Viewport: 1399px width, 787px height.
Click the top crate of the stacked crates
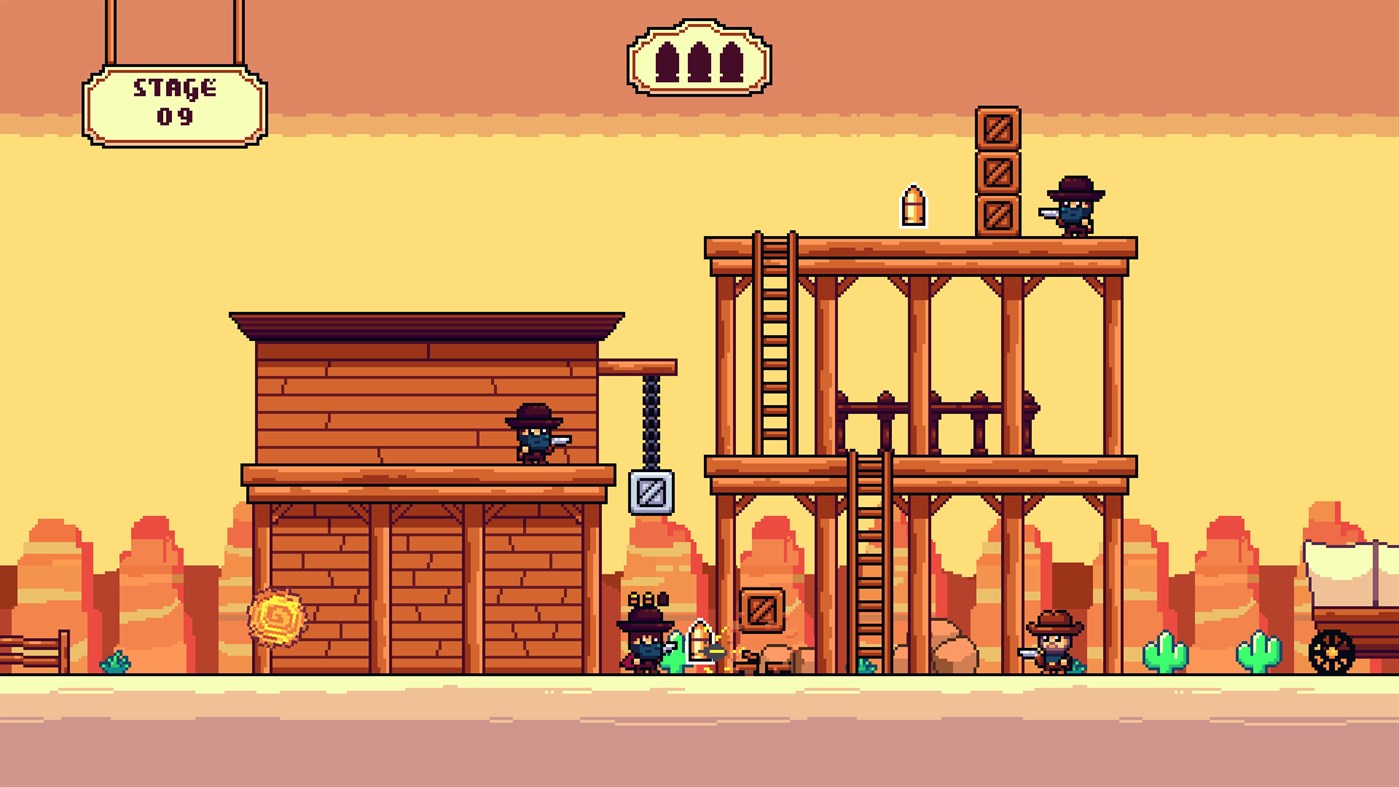point(997,127)
